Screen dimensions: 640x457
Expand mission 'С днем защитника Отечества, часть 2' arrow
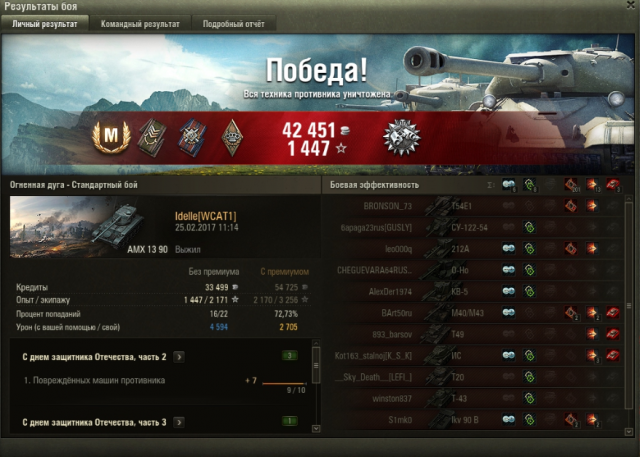(x=178, y=355)
